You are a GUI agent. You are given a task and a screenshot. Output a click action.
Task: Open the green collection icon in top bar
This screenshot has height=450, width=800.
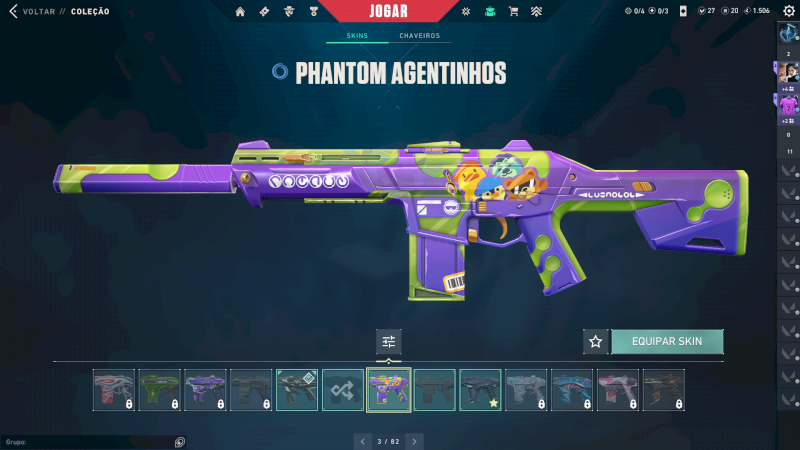pyautogui.click(x=489, y=11)
